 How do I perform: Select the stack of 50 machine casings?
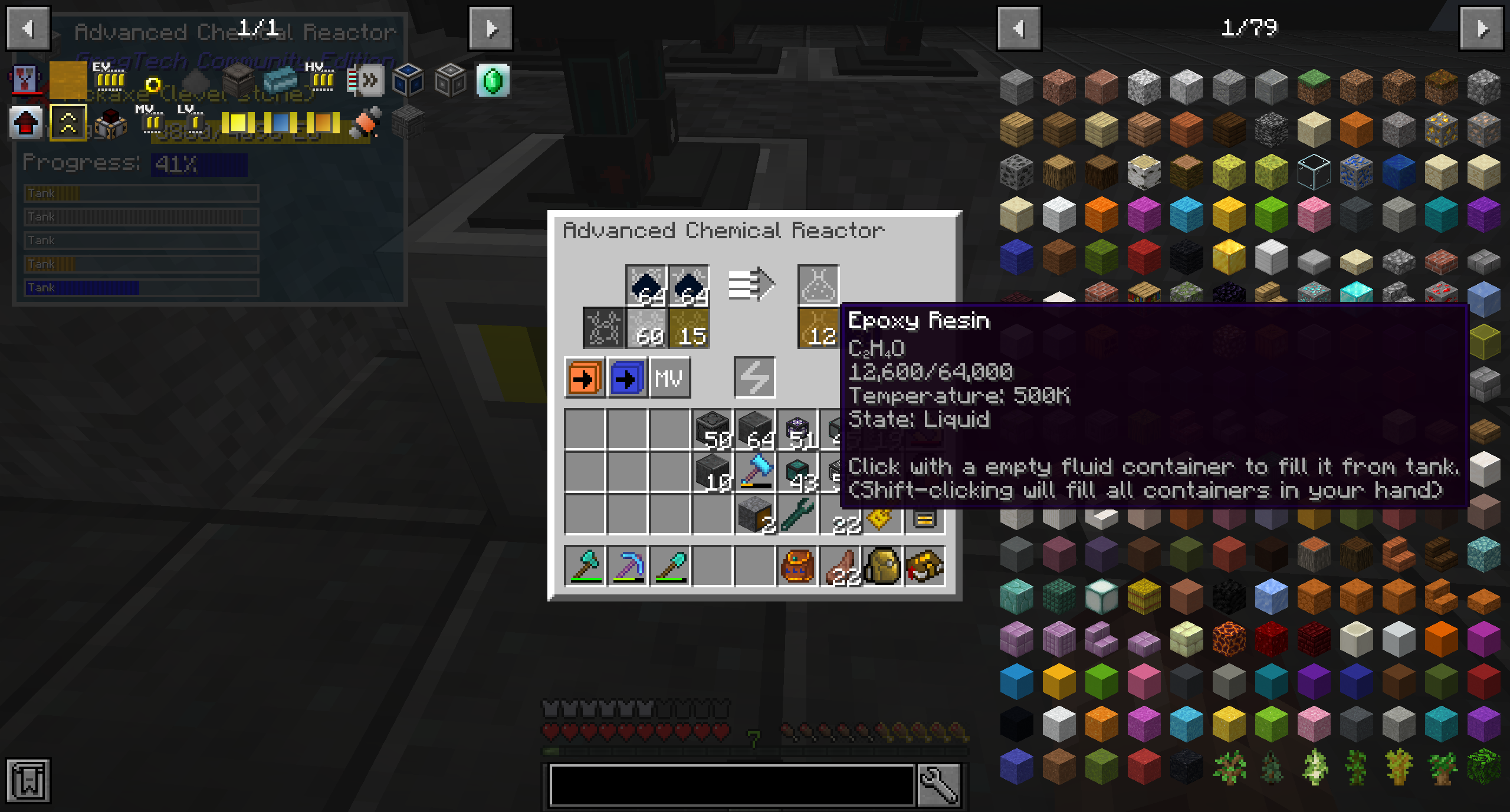(713, 429)
